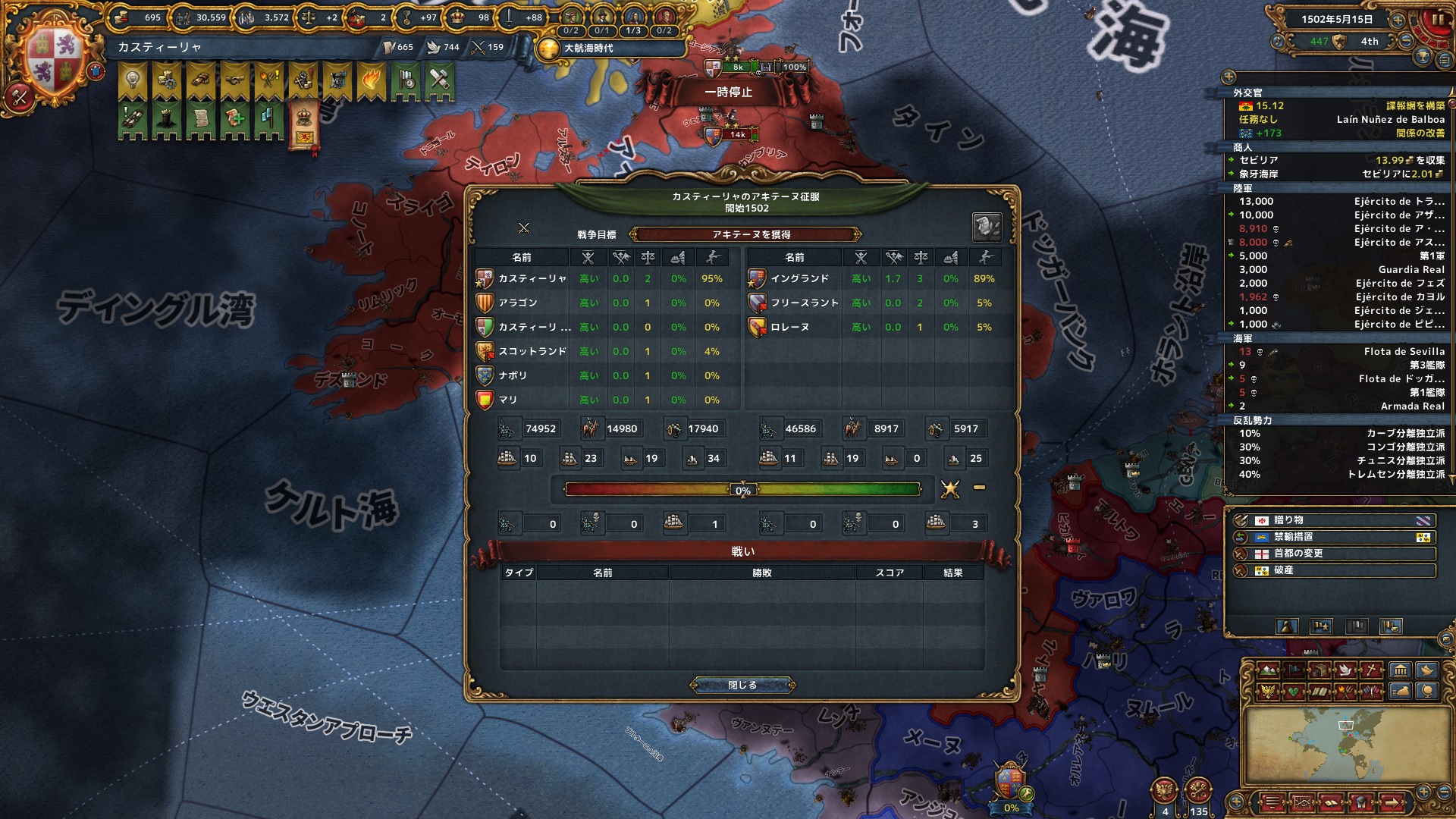Image resolution: width=1456 pixels, height=819 pixels.
Task: Open peace negotiations via the star icon
Action: pyautogui.click(x=950, y=489)
